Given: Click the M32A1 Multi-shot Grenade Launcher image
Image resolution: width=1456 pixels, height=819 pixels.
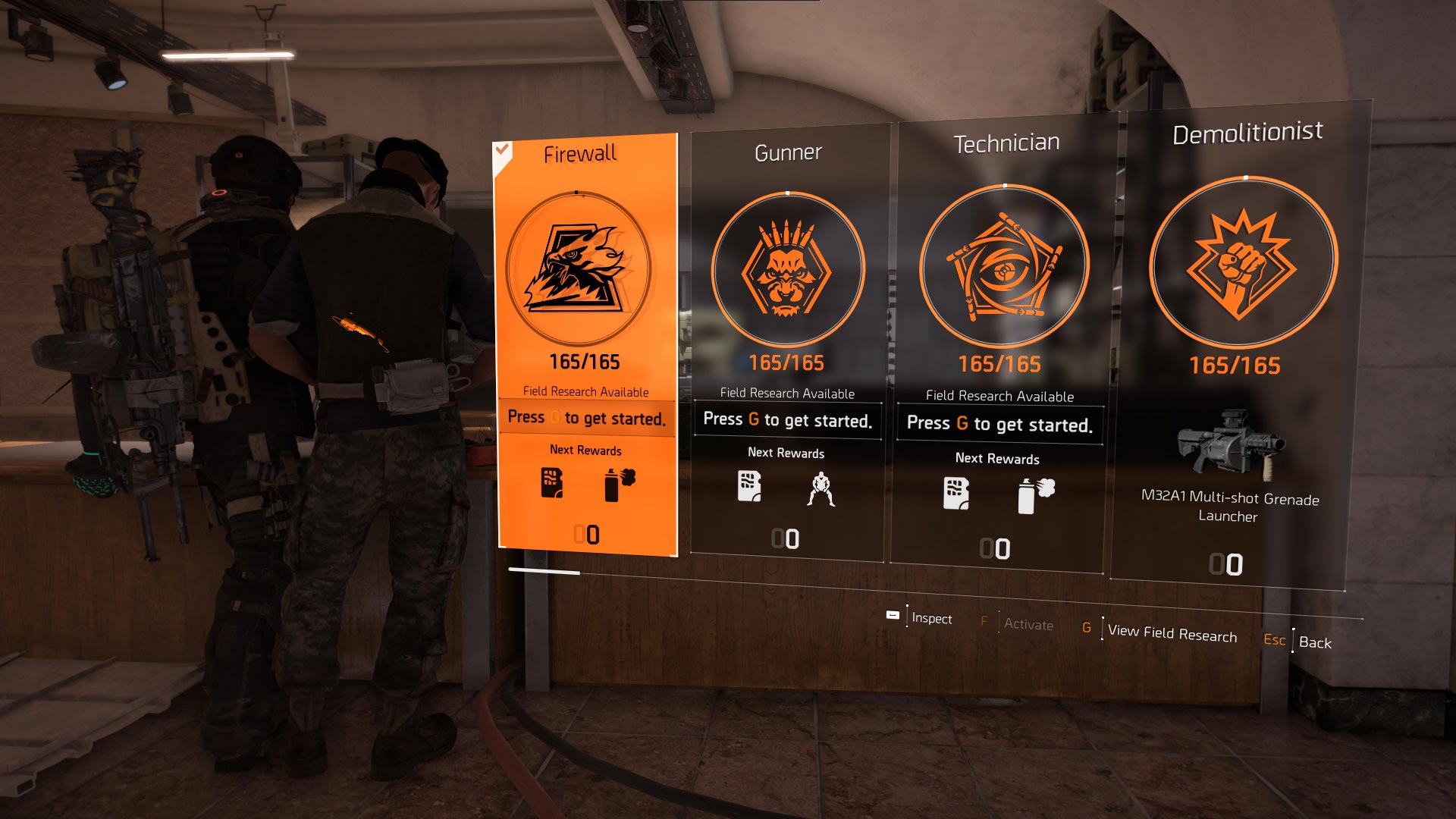Looking at the screenshot, I should pyautogui.click(x=1230, y=445).
